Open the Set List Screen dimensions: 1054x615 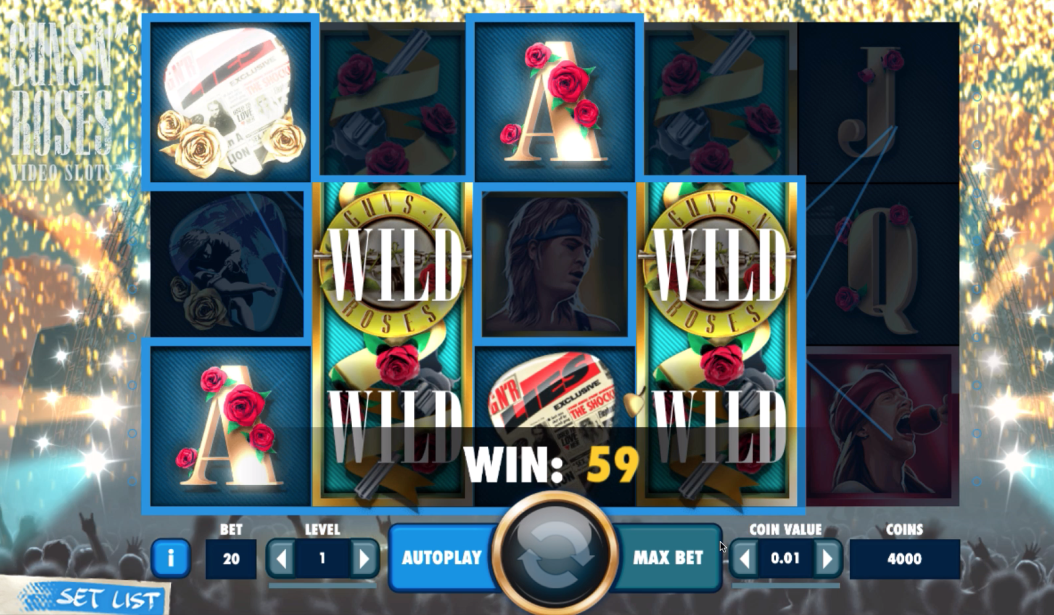point(95,599)
